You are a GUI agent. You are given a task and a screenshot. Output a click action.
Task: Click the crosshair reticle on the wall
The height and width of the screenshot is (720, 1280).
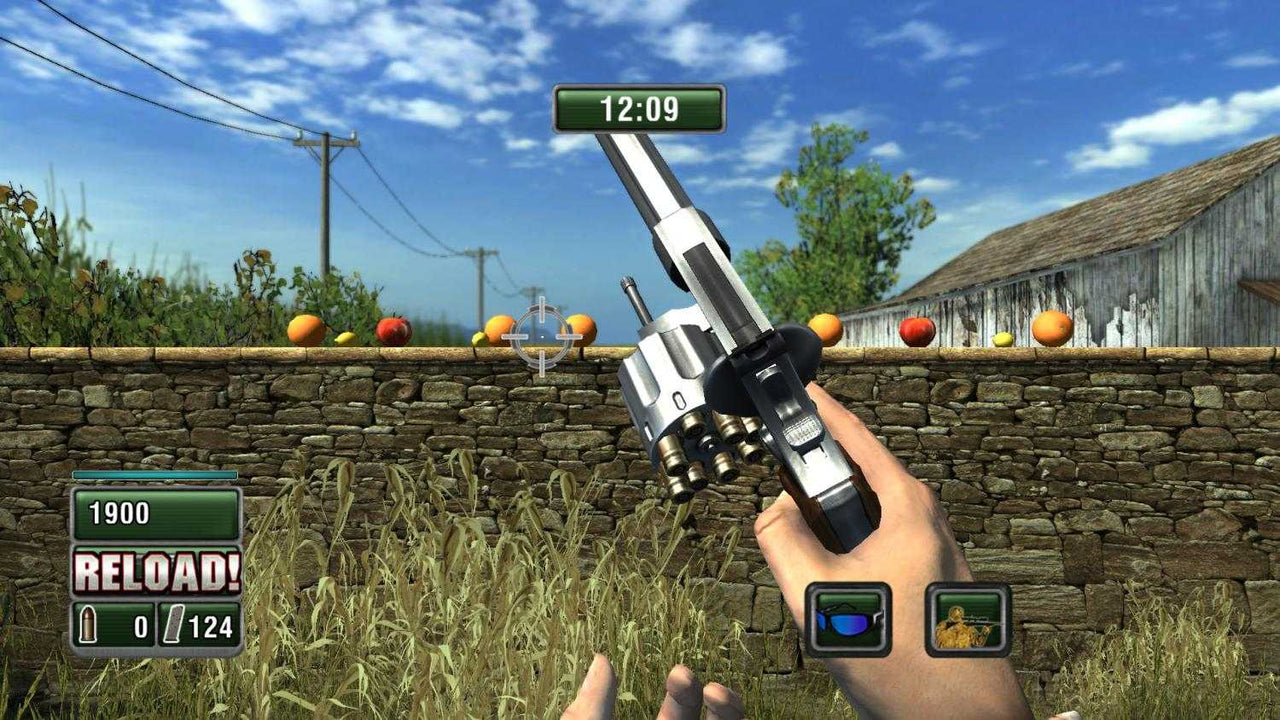pos(541,335)
